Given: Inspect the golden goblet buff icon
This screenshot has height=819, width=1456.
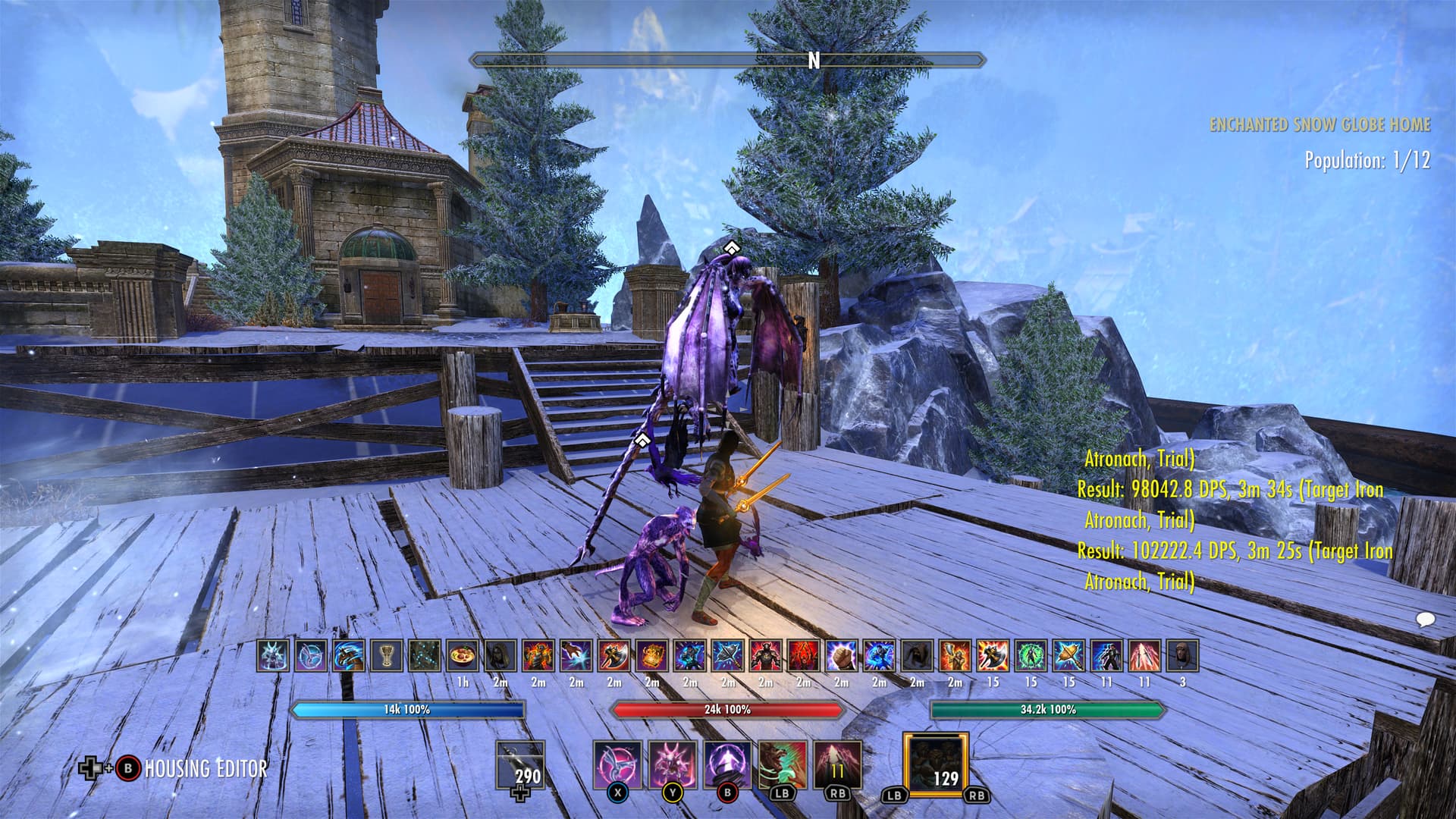Looking at the screenshot, I should pyautogui.click(x=387, y=655).
